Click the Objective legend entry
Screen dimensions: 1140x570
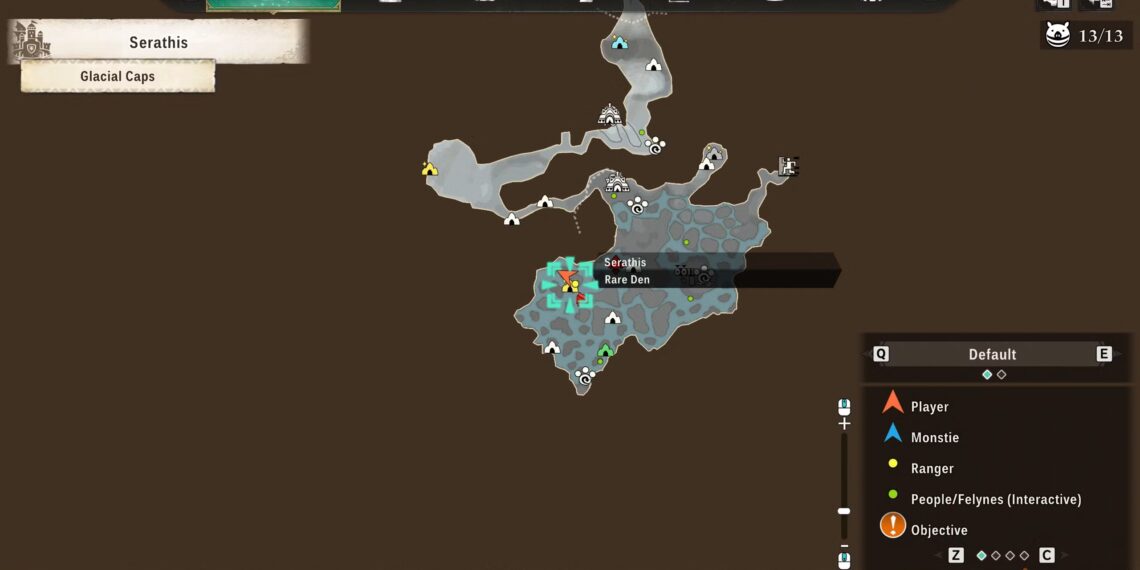coord(938,530)
